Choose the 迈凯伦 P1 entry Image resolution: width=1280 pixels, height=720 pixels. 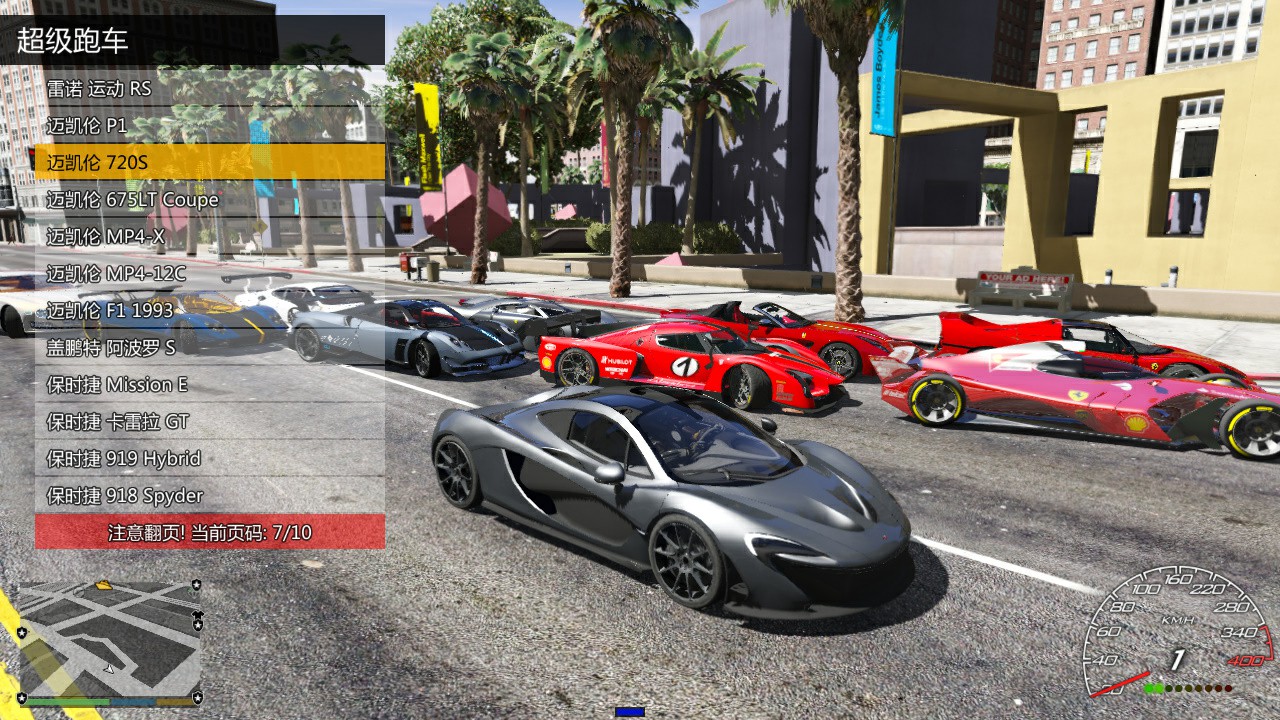click(210, 125)
